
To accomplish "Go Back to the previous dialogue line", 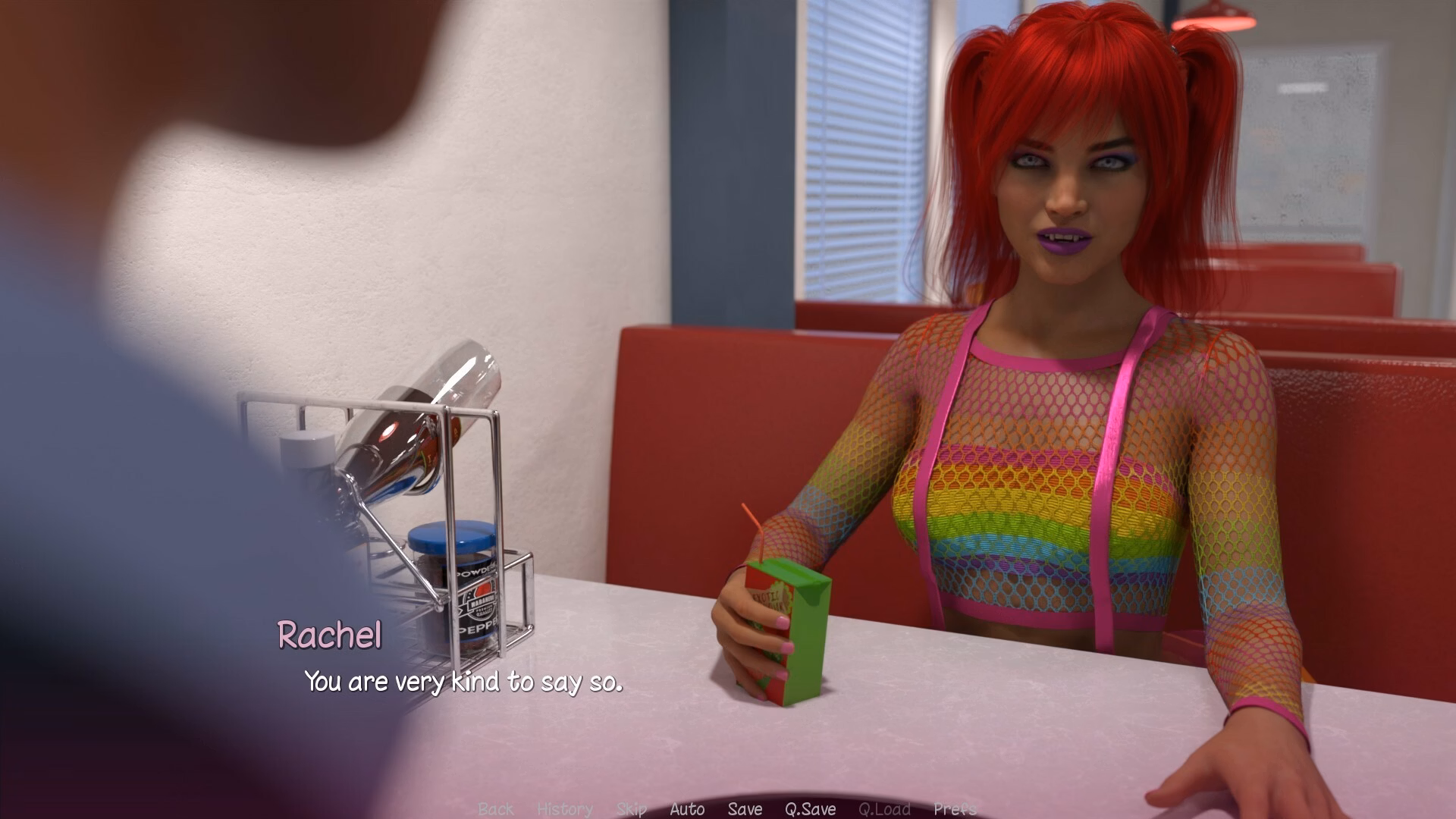I will click(x=496, y=809).
